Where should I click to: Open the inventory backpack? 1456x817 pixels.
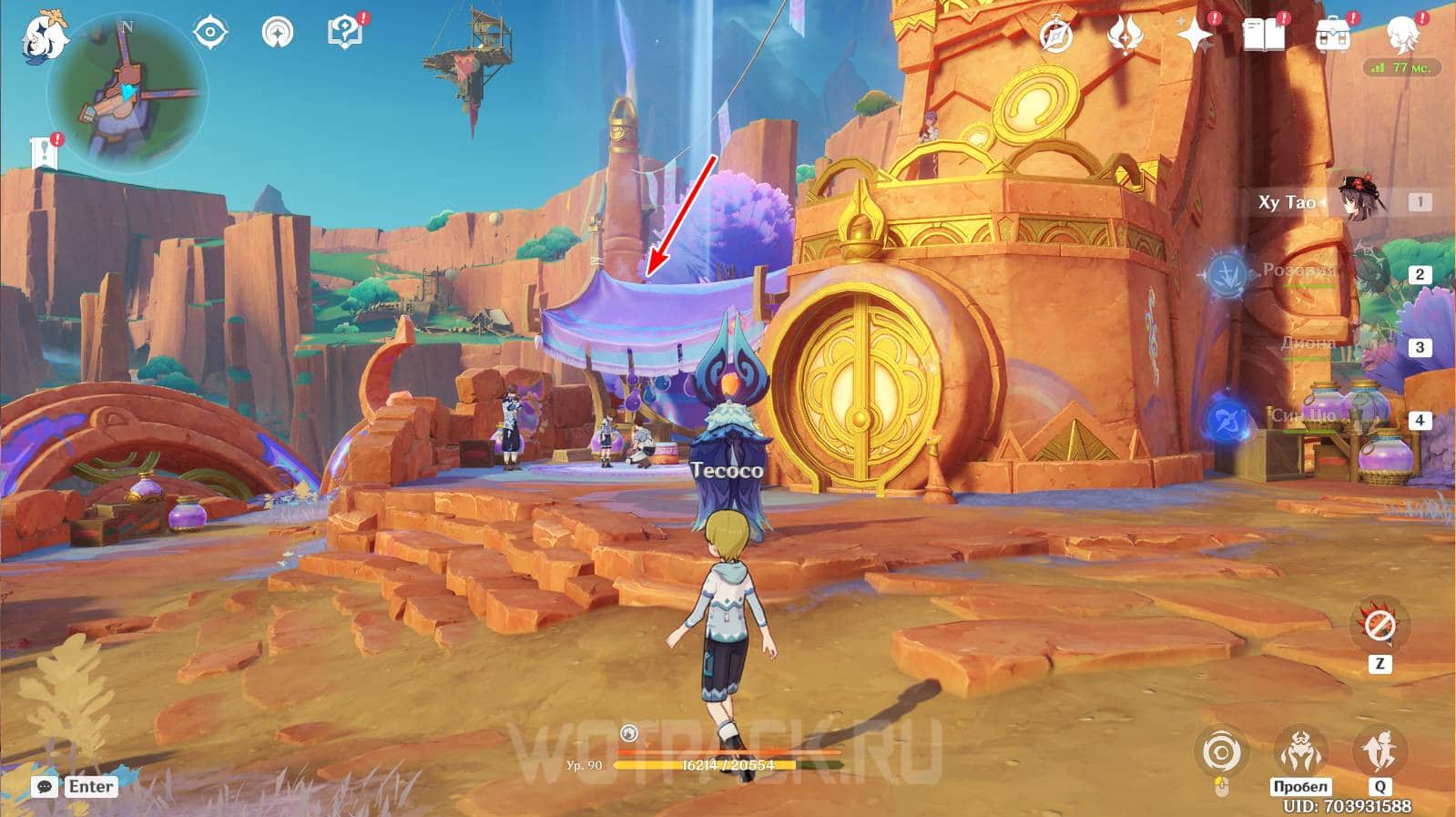coord(1332,36)
